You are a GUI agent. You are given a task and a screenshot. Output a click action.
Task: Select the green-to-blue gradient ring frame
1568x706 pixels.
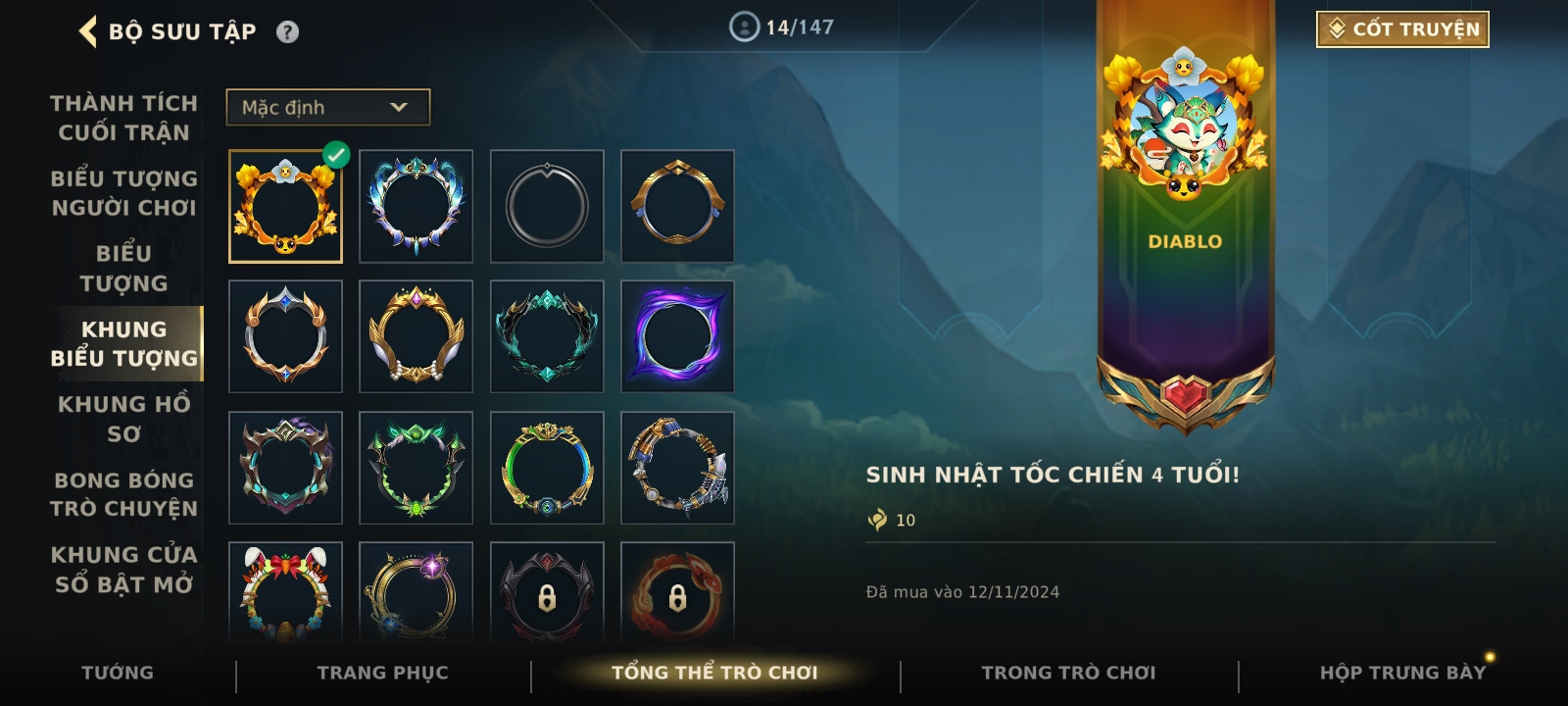547,468
